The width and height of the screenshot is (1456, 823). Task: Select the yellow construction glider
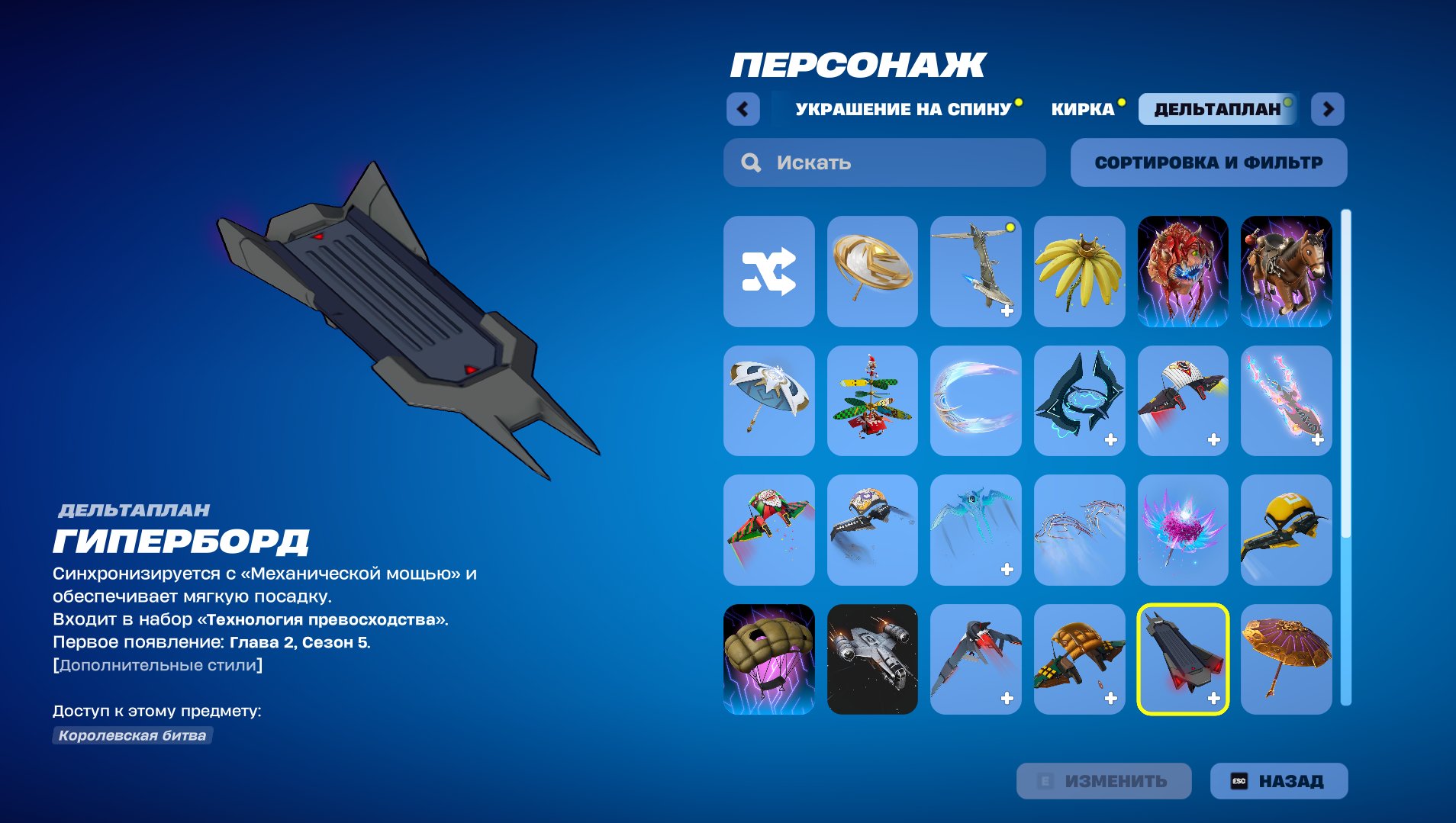[x=1286, y=530]
